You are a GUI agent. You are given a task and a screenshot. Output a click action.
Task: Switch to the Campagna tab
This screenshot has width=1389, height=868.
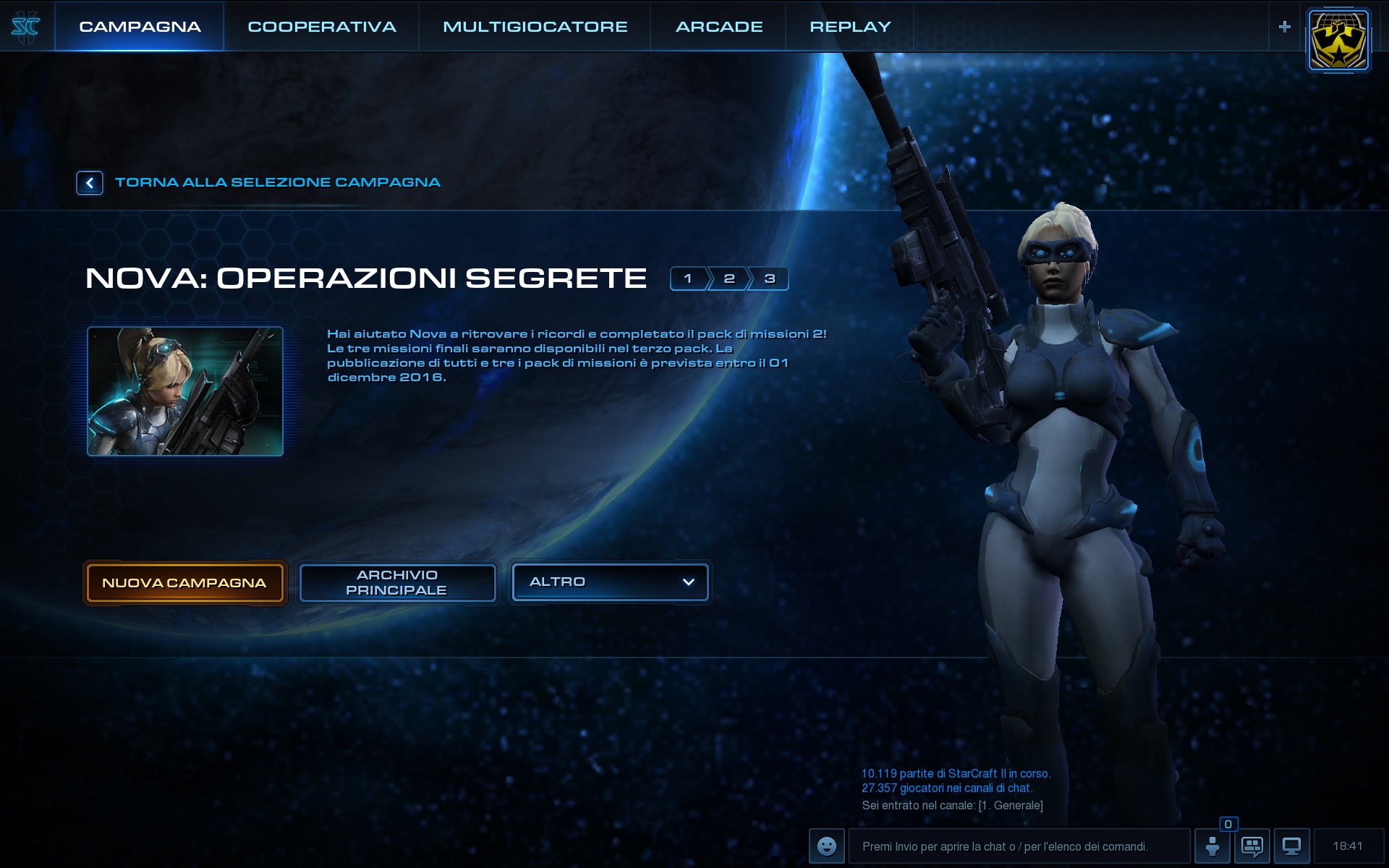pyautogui.click(x=140, y=27)
